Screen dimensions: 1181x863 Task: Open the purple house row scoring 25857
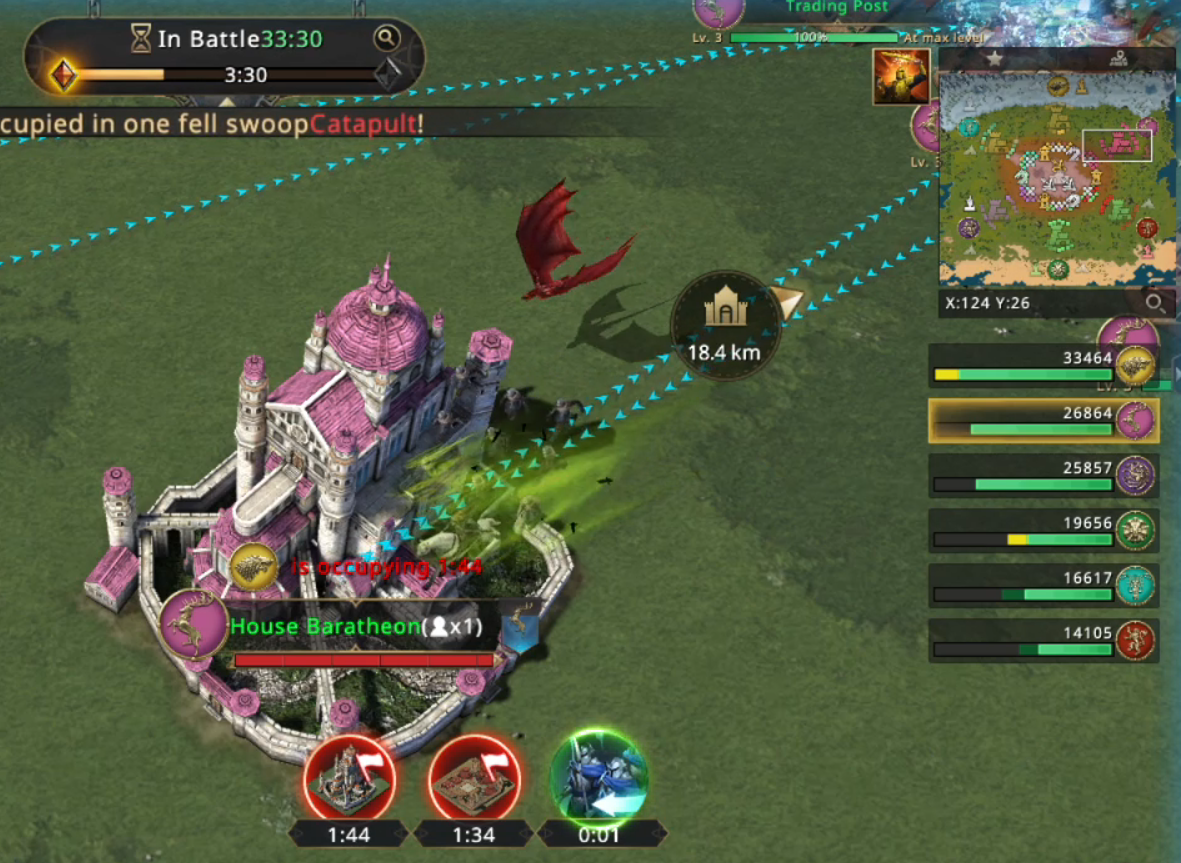1044,476
